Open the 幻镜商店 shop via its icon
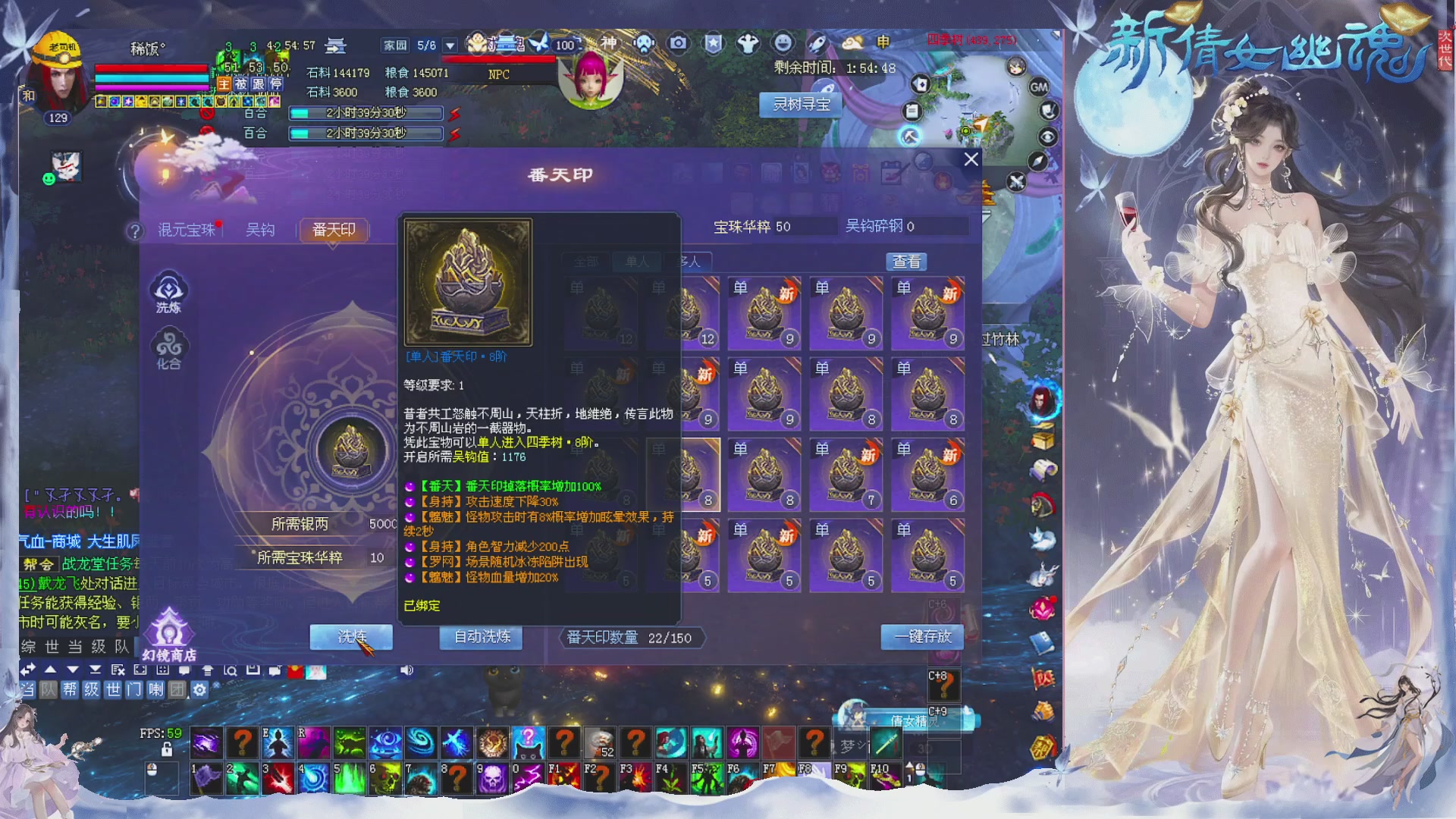Screen dimensions: 1456x819 168,628
